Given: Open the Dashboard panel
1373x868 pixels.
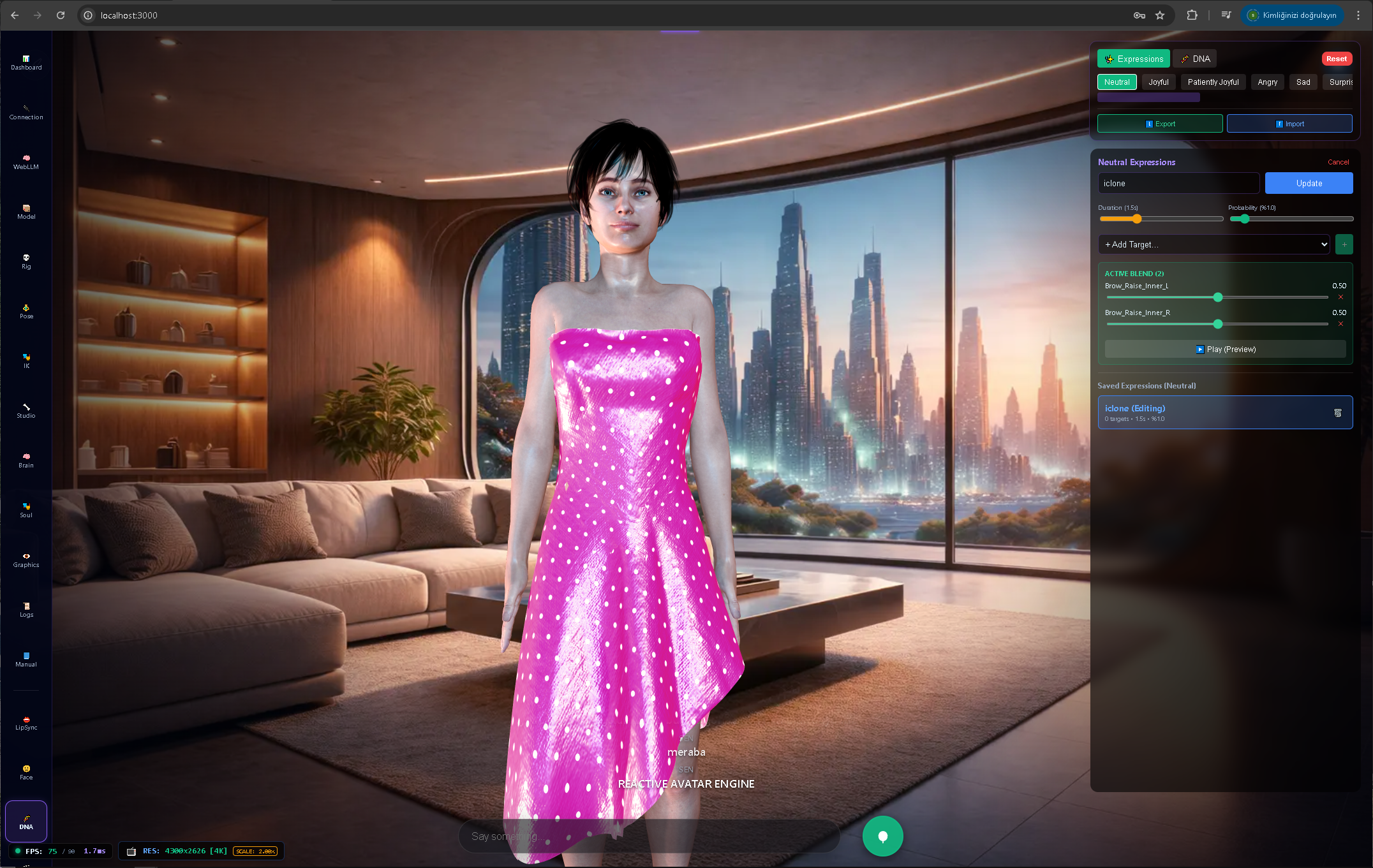Looking at the screenshot, I should [x=26, y=62].
